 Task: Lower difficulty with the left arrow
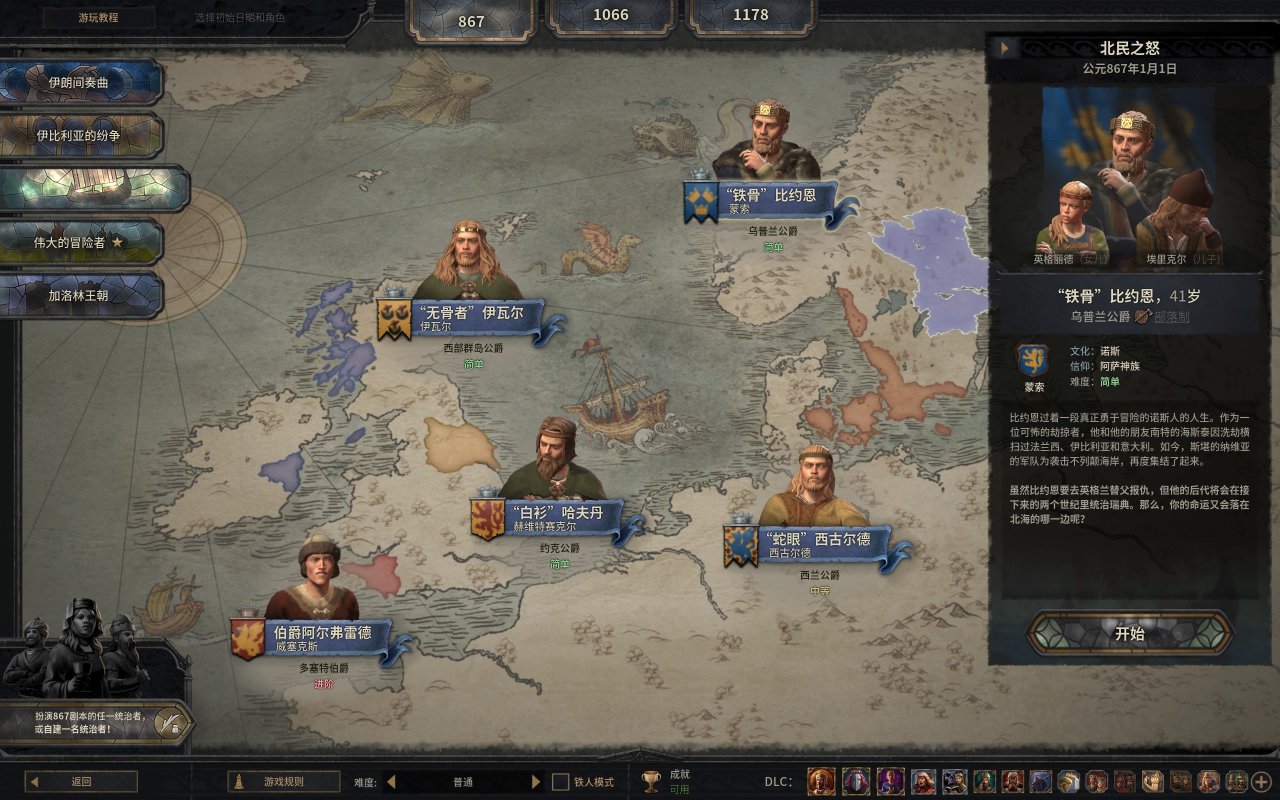(391, 782)
